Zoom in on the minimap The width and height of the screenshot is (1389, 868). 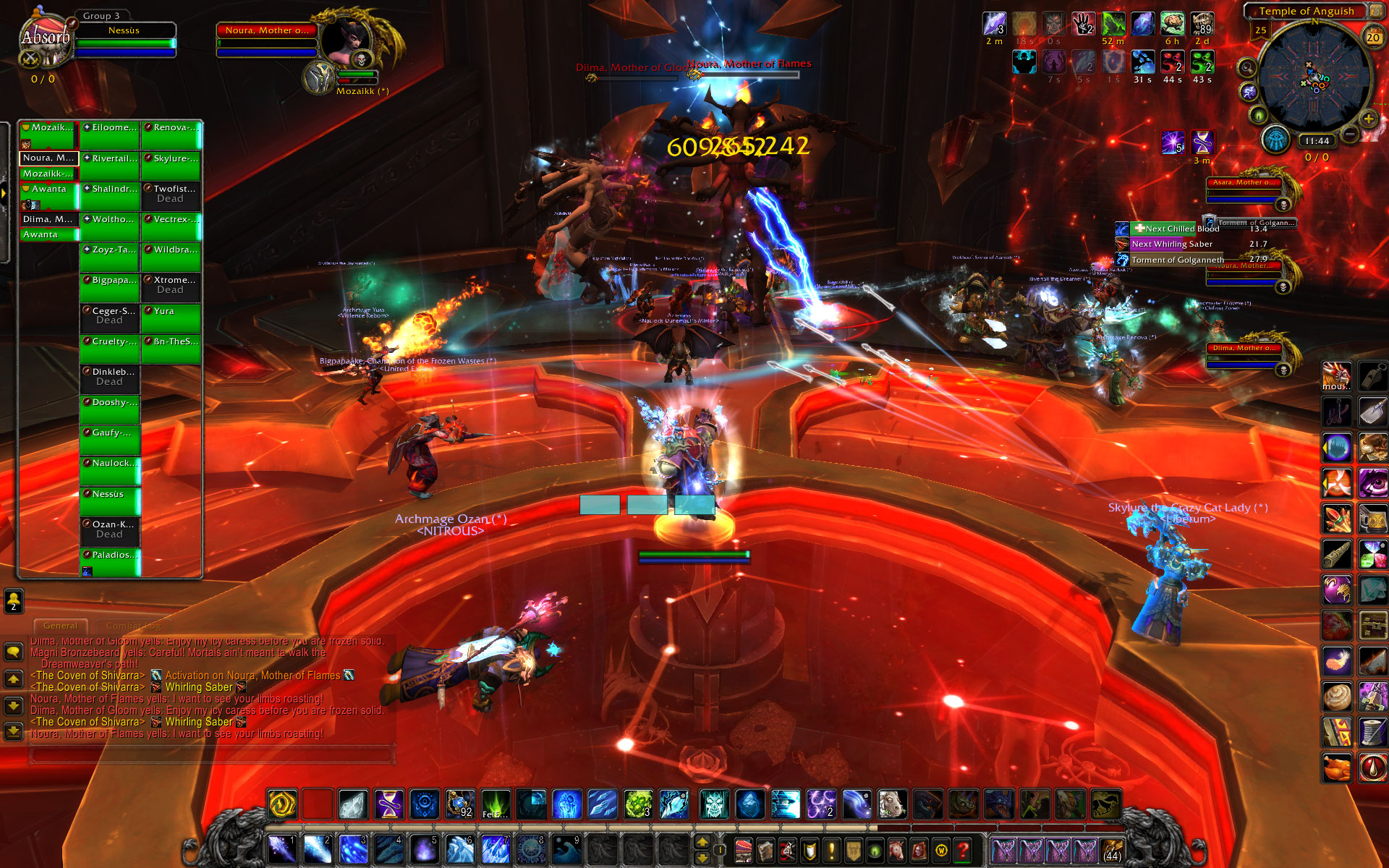point(1368,119)
